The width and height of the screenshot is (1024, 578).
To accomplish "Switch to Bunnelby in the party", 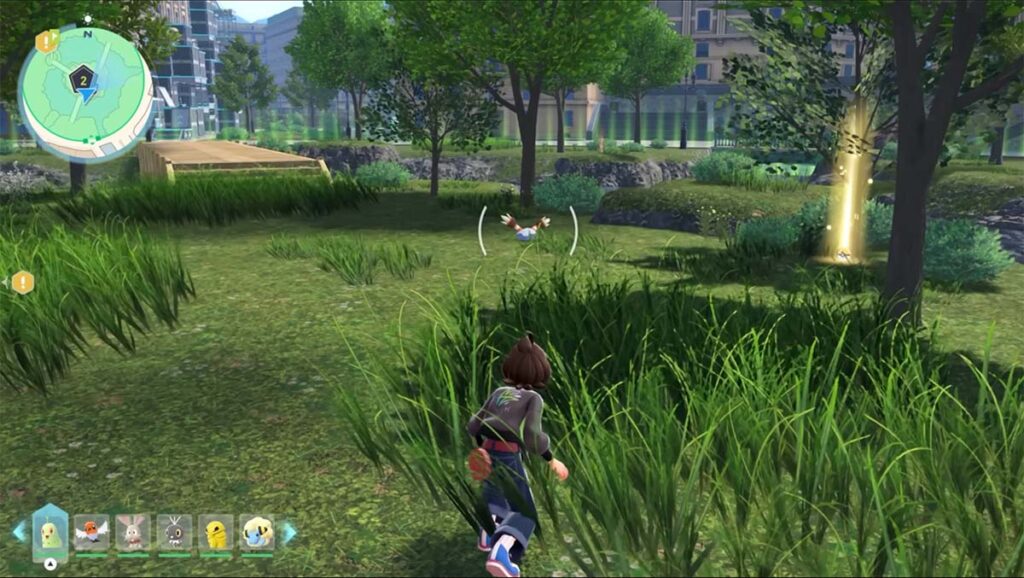I will click(133, 532).
